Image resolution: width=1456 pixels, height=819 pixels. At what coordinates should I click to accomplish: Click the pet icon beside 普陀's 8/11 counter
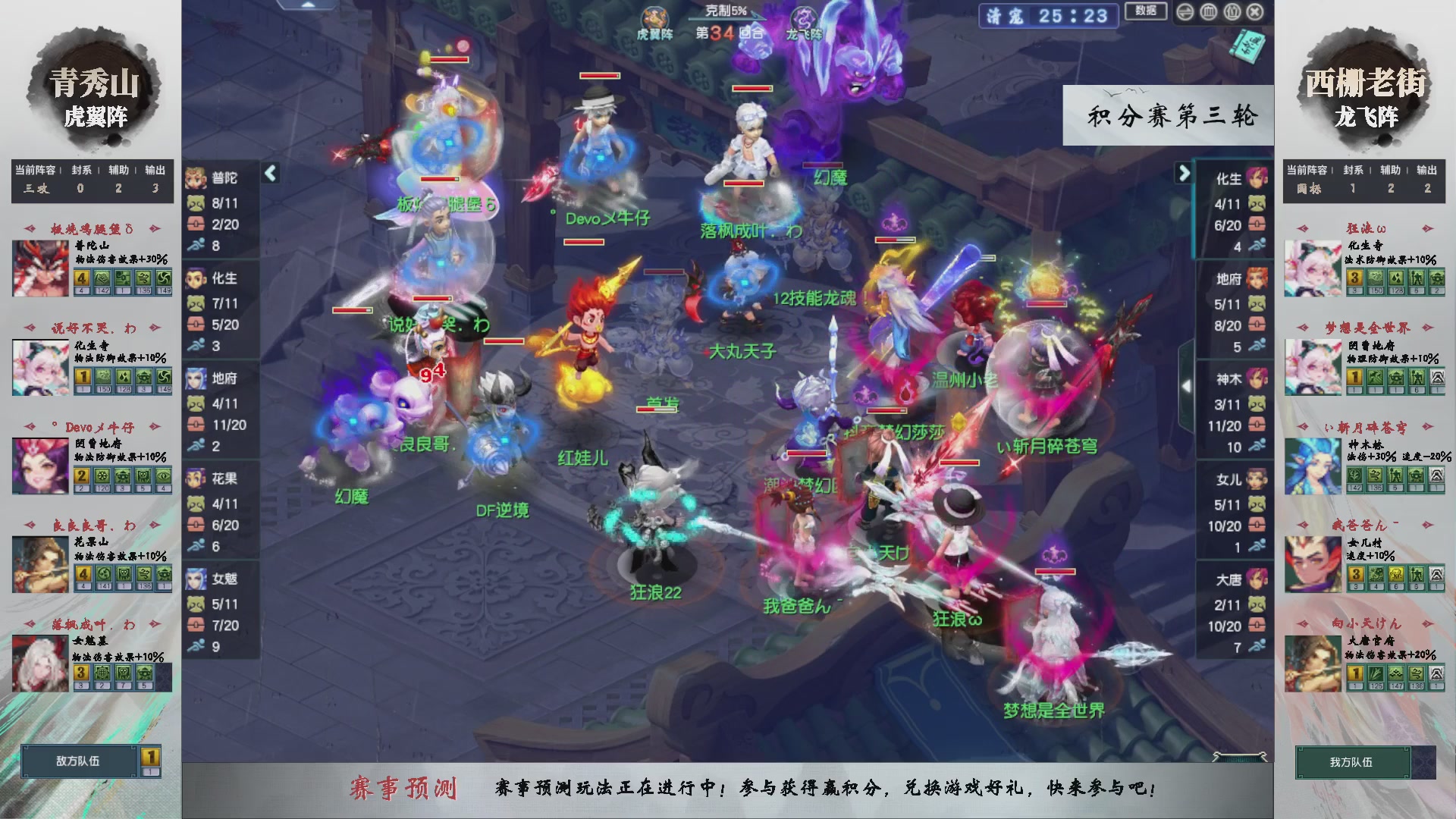[195, 202]
